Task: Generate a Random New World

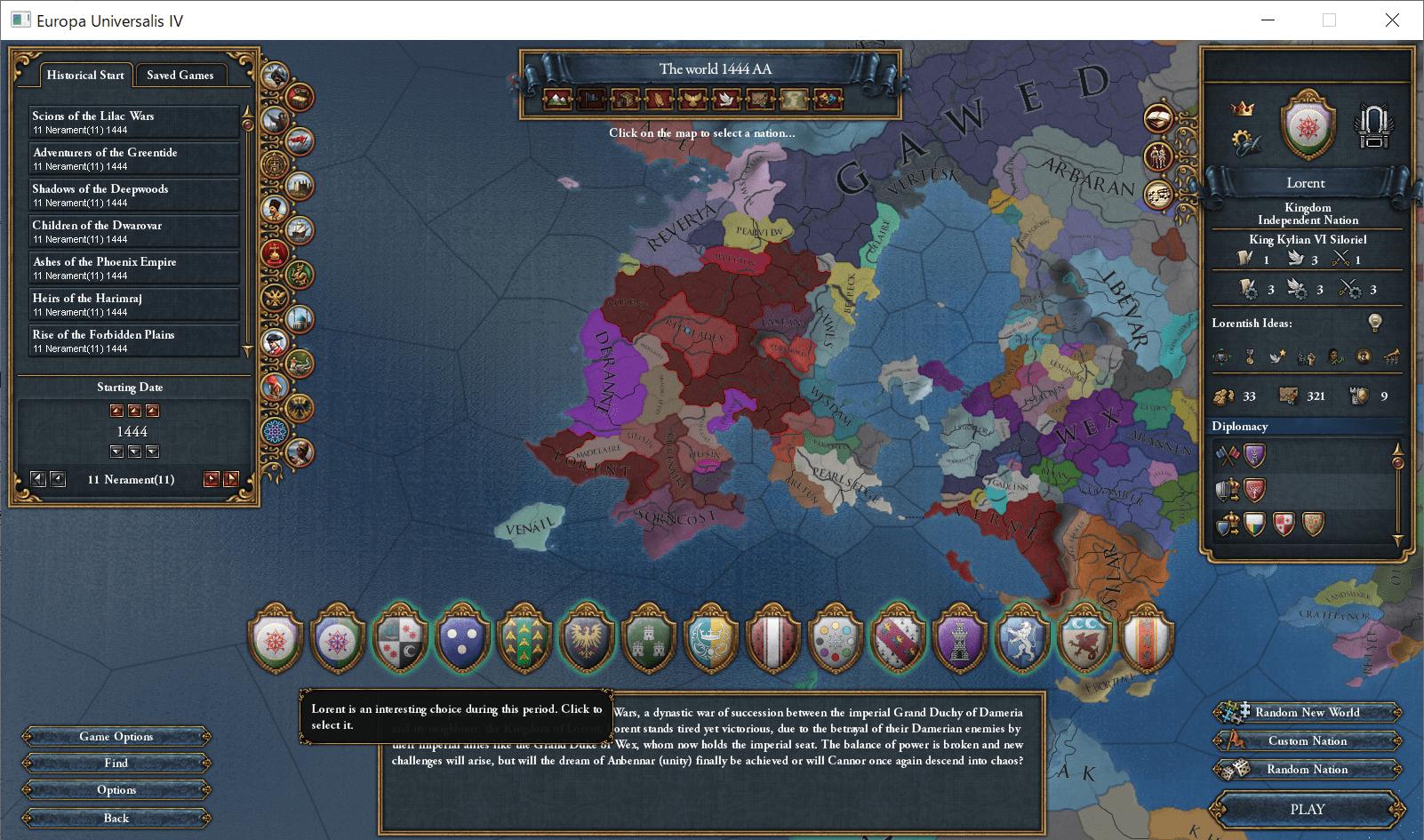Action: [x=1307, y=712]
